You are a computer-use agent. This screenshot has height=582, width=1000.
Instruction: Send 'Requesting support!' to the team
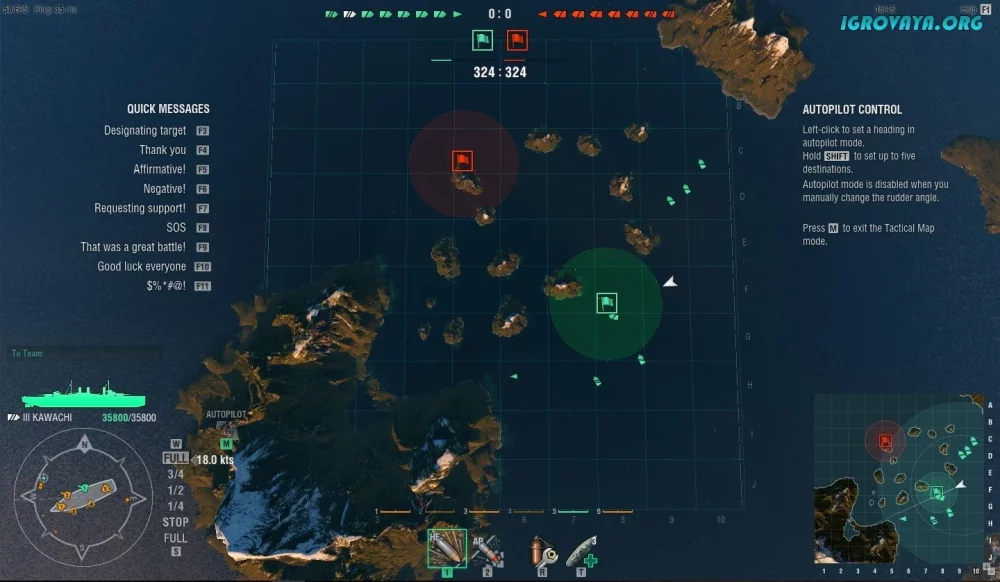[x=140, y=208]
